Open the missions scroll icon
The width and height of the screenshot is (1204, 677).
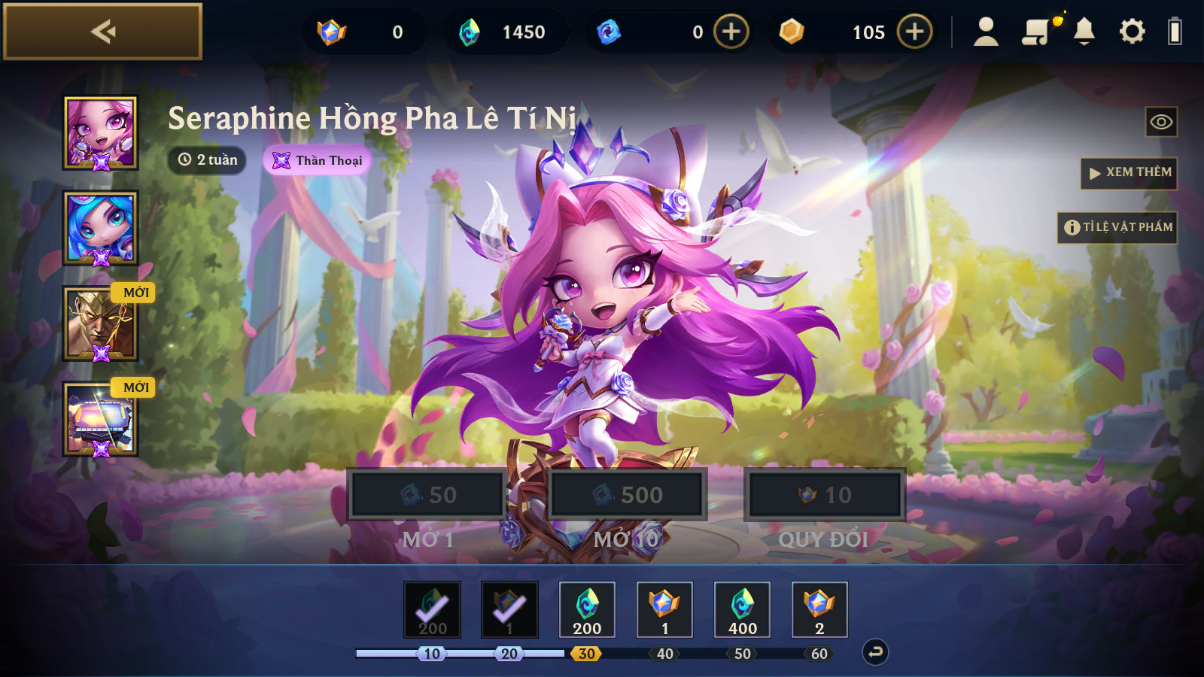pyautogui.click(x=1036, y=32)
